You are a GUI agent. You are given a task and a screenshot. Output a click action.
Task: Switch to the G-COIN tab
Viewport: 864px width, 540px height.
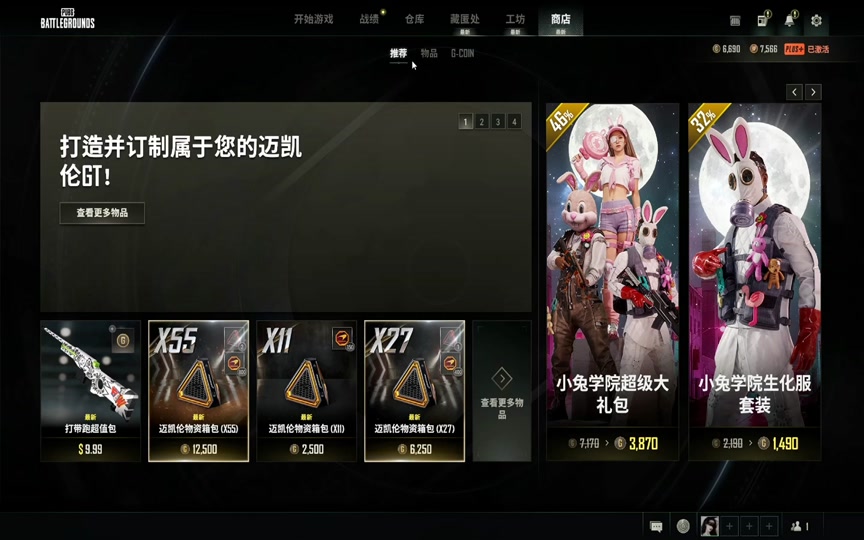(x=462, y=53)
